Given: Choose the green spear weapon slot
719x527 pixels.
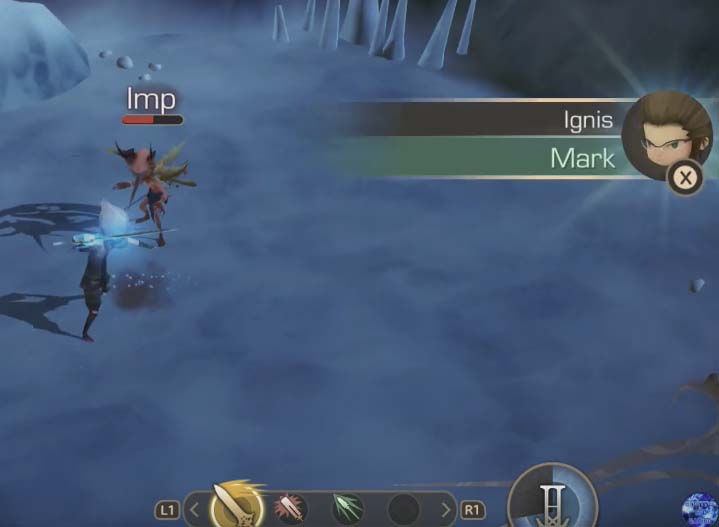Looking at the screenshot, I should pos(346,508).
